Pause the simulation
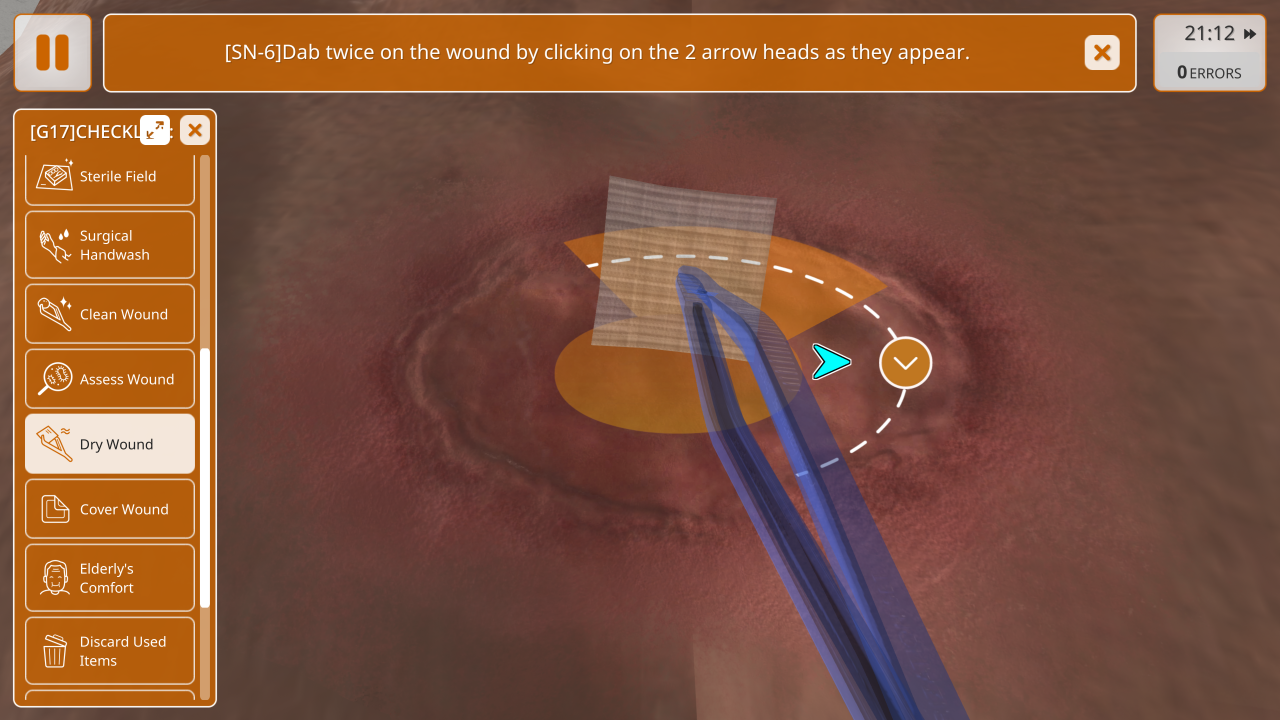 tap(53, 53)
